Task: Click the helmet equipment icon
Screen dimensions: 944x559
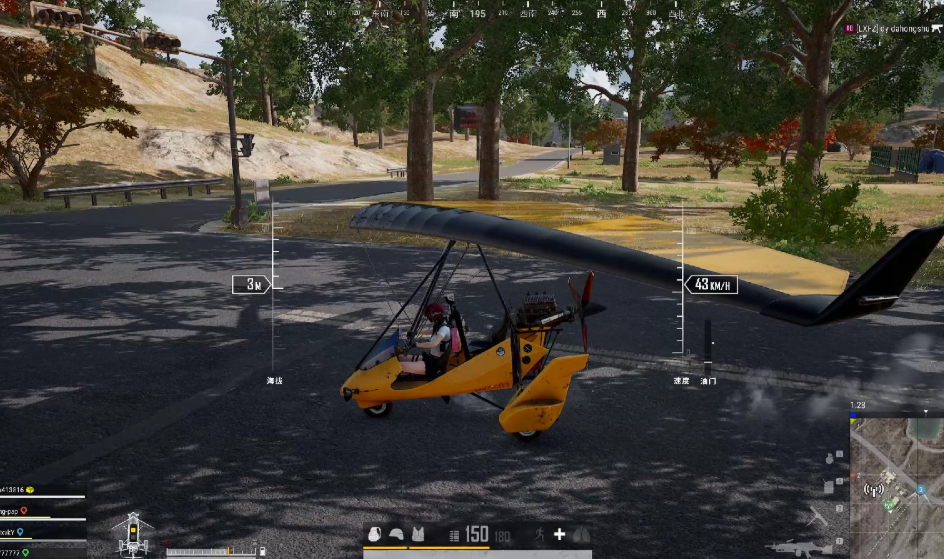Action: 396,535
